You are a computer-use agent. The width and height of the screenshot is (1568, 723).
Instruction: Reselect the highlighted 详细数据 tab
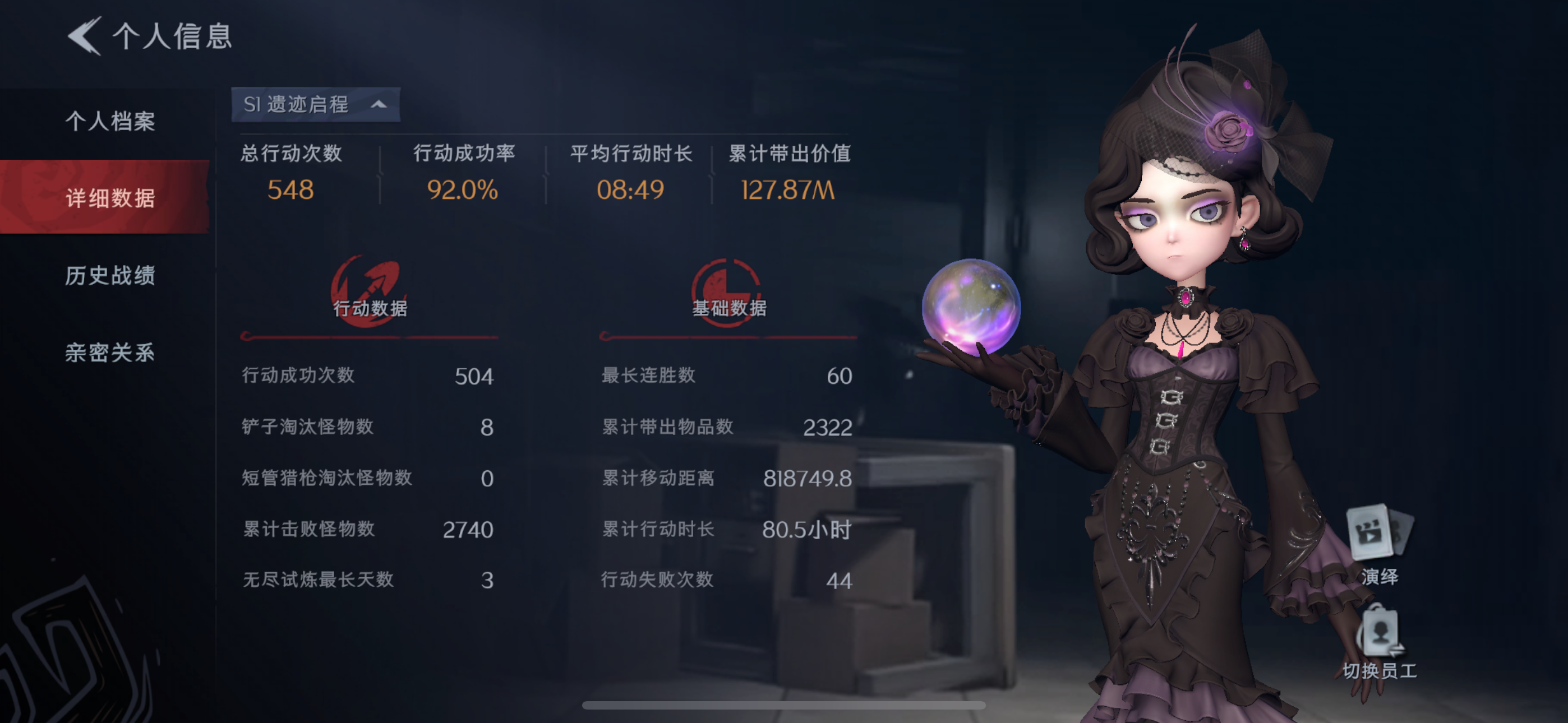pyautogui.click(x=112, y=199)
